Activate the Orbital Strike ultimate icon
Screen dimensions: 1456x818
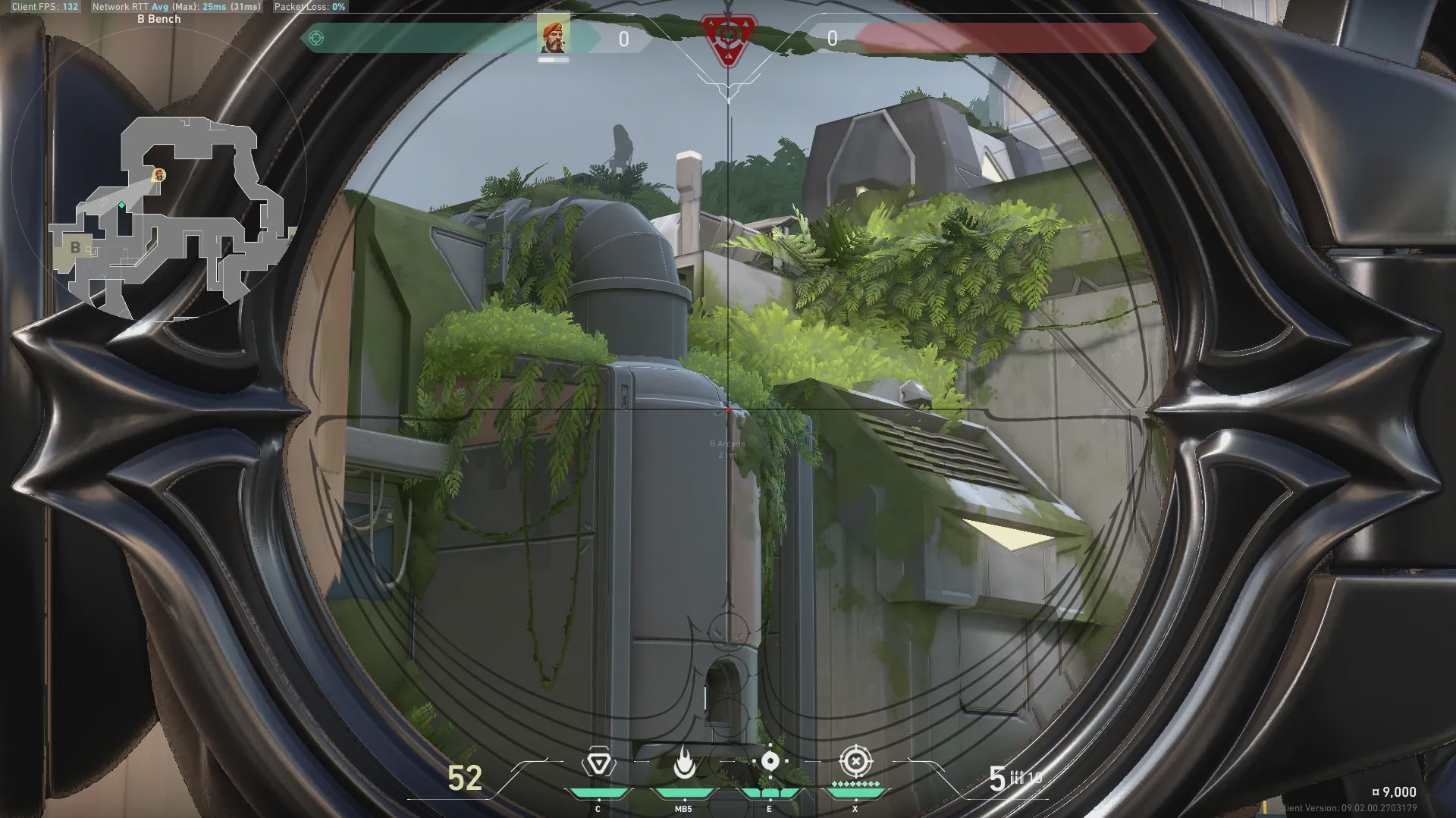point(855,760)
